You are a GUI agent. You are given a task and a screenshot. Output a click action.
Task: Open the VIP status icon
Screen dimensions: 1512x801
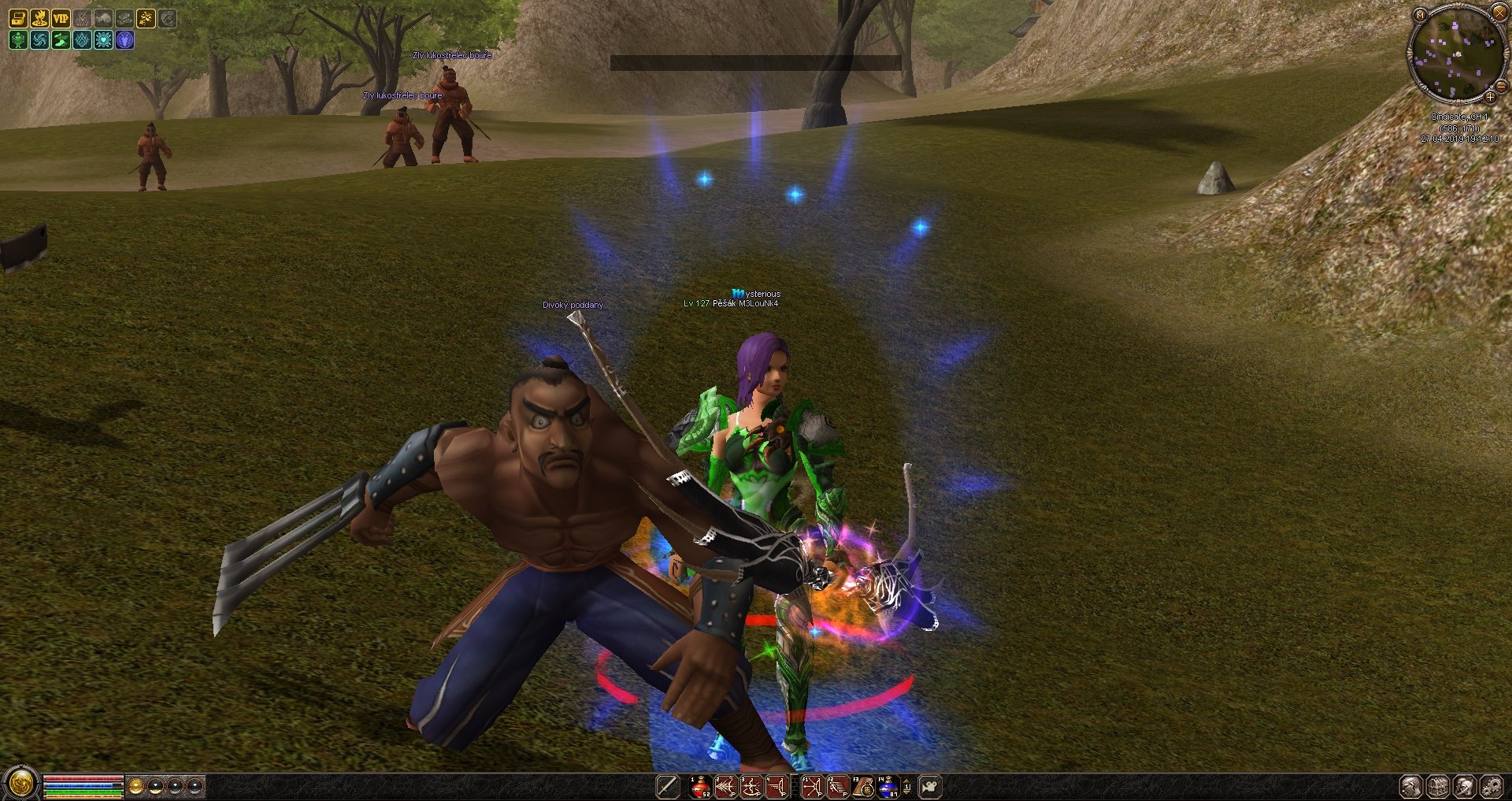click(61, 18)
